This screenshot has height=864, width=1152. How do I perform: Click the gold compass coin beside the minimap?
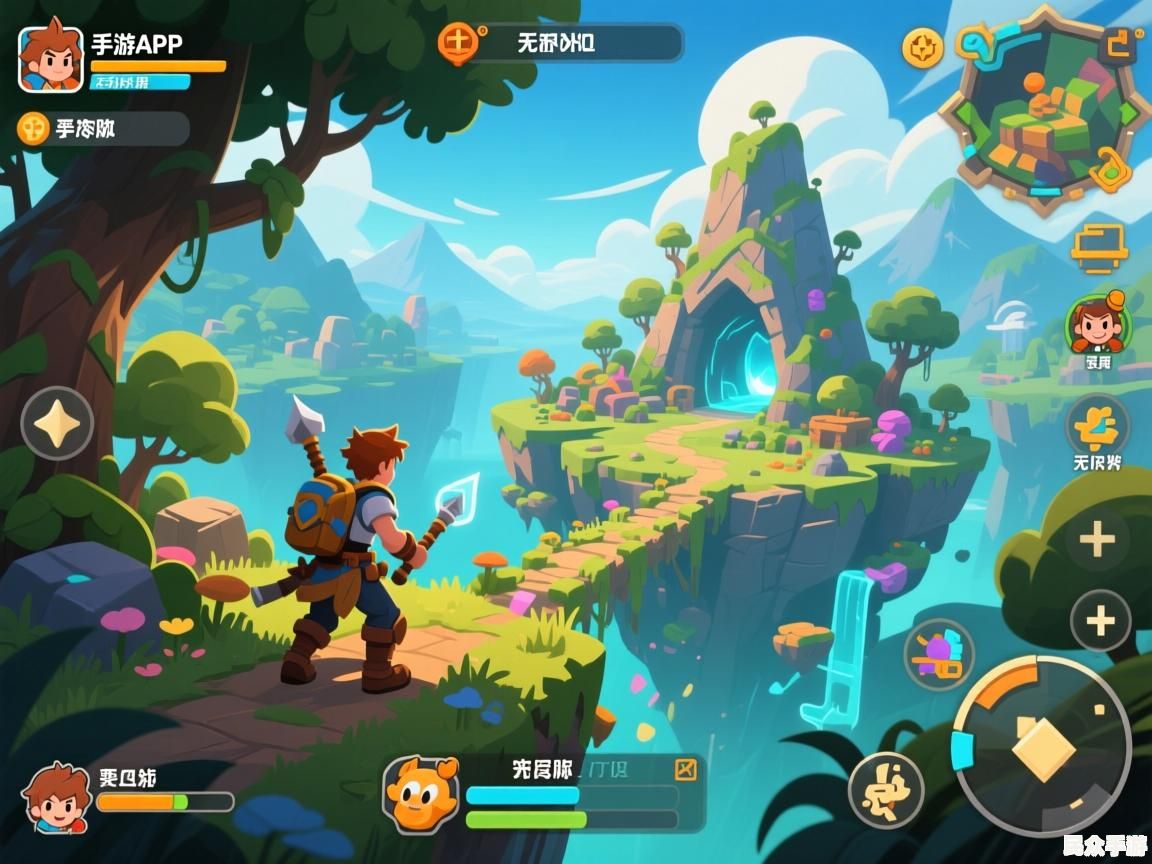(922, 47)
